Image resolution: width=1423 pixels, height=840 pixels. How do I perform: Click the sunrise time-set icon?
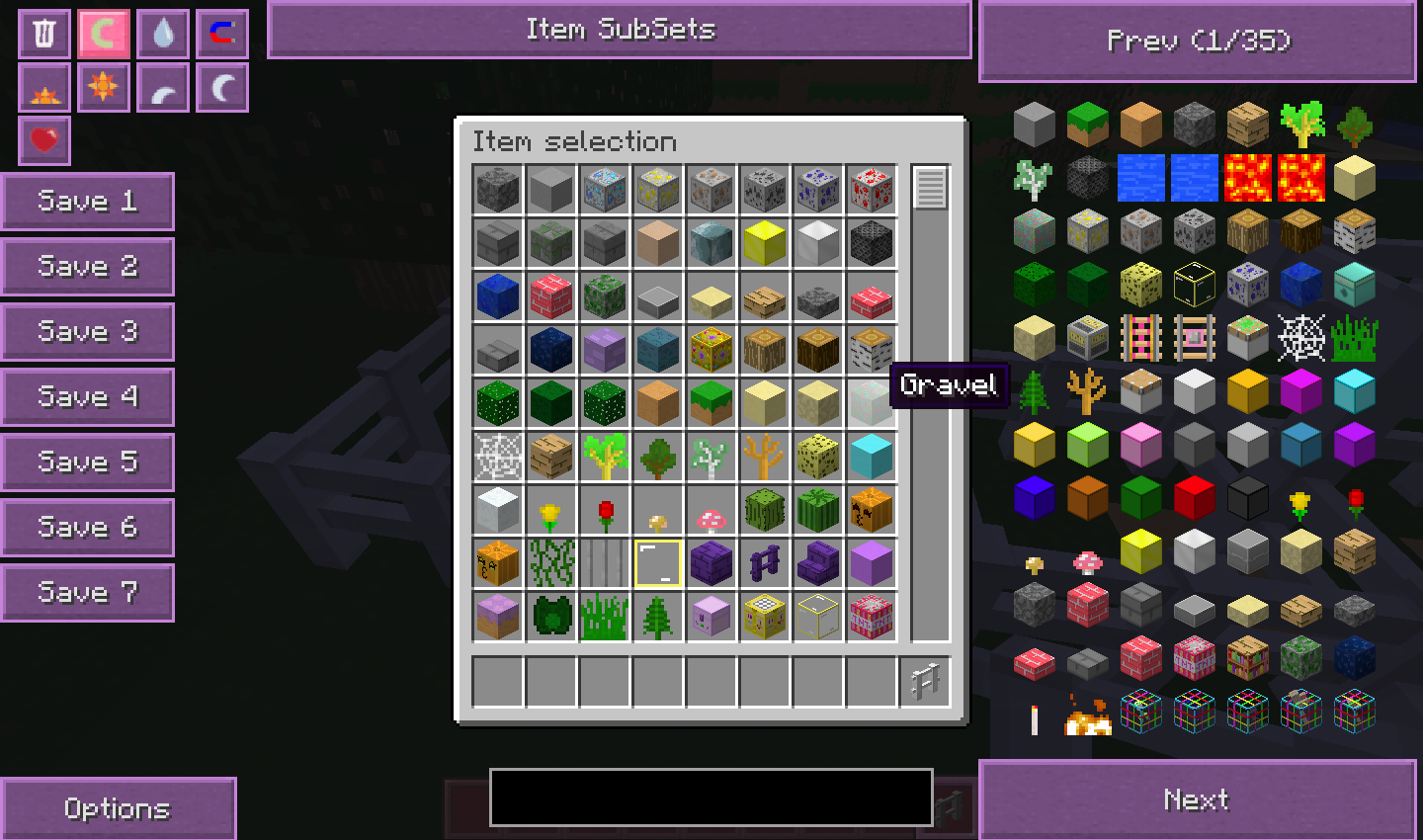pos(43,87)
